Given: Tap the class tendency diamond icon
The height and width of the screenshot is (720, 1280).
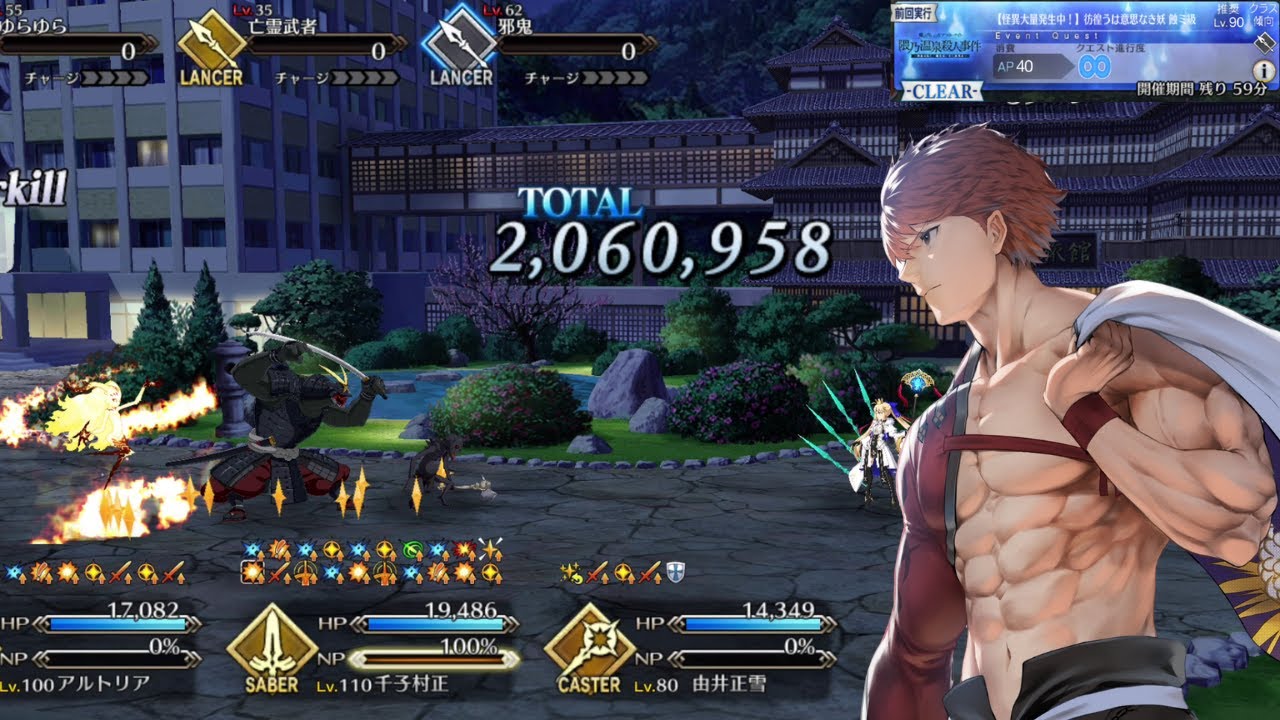Looking at the screenshot, I should [x=1262, y=42].
